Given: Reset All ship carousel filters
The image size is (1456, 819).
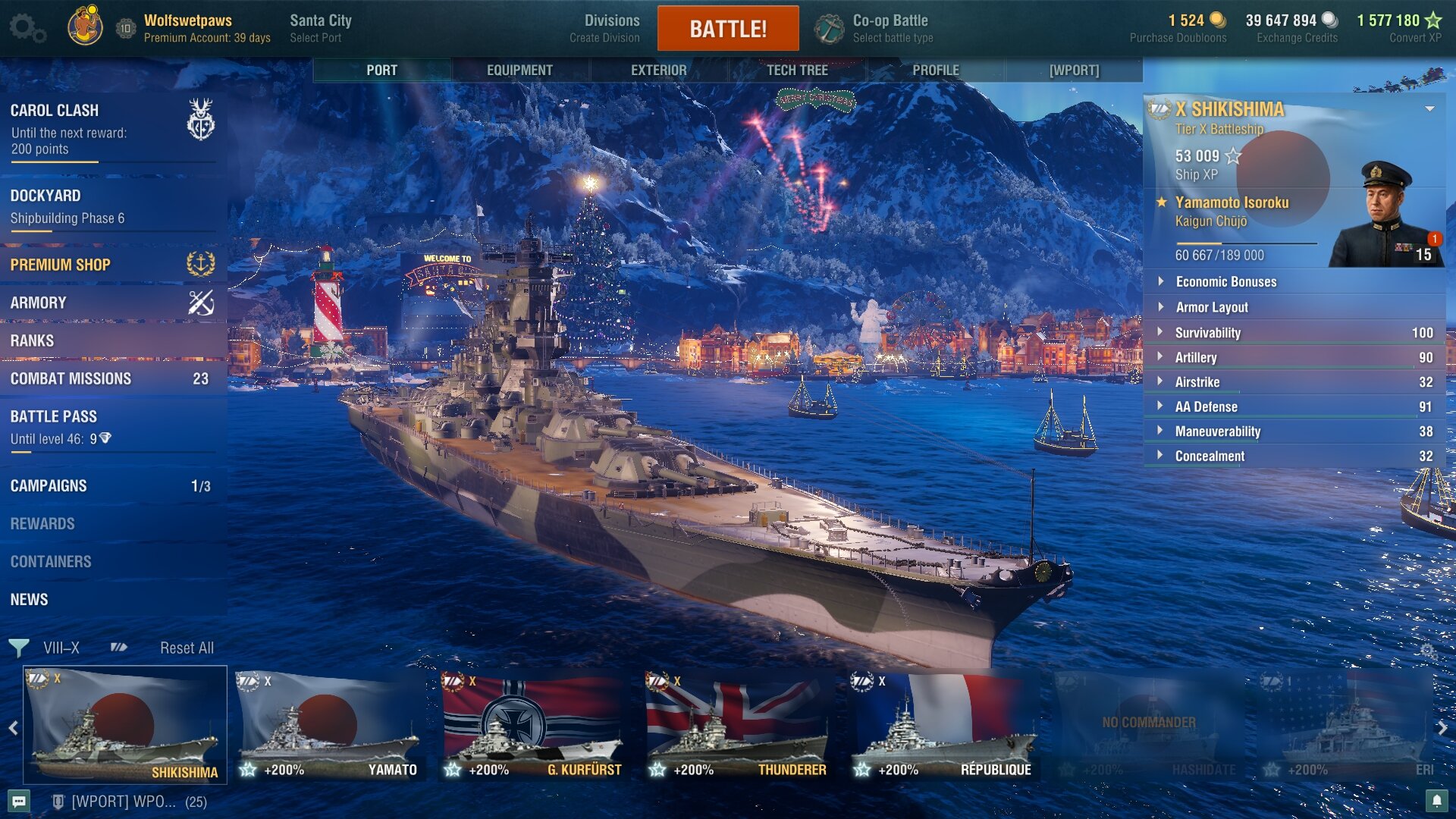Looking at the screenshot, I should [x=187, y=648].
